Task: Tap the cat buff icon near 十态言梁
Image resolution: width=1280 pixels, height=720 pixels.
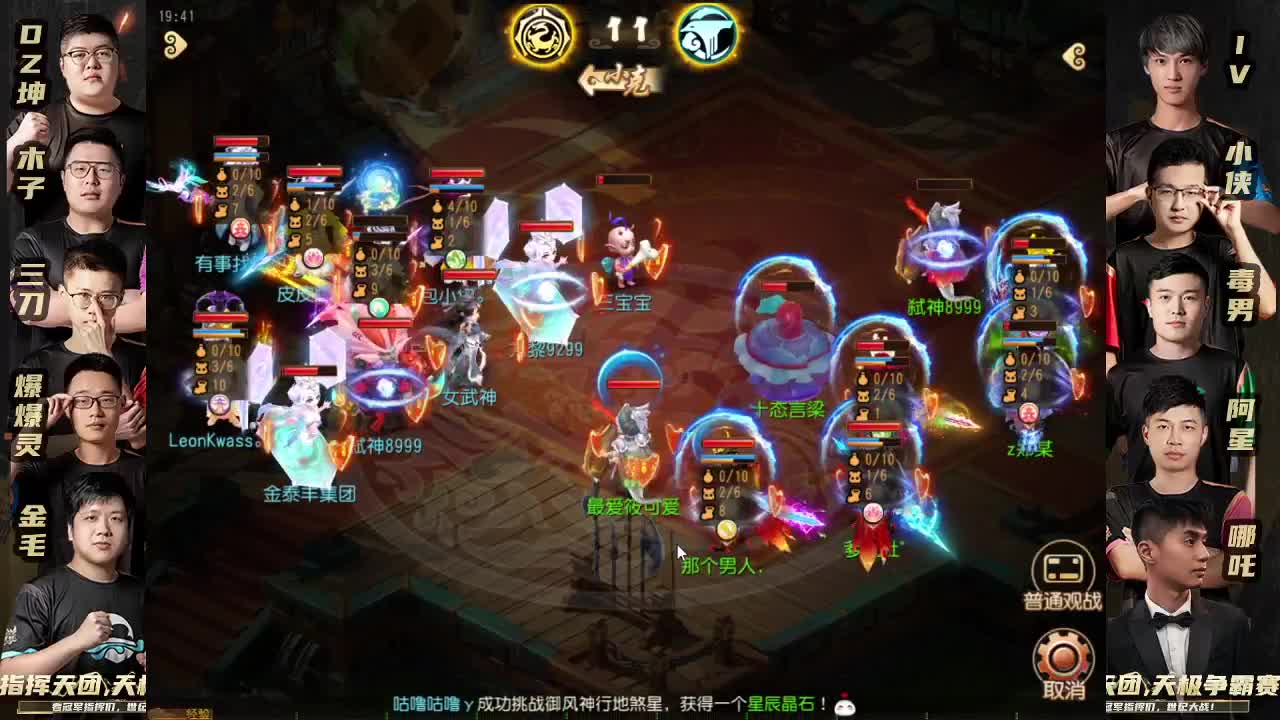Action: [864, 394]
